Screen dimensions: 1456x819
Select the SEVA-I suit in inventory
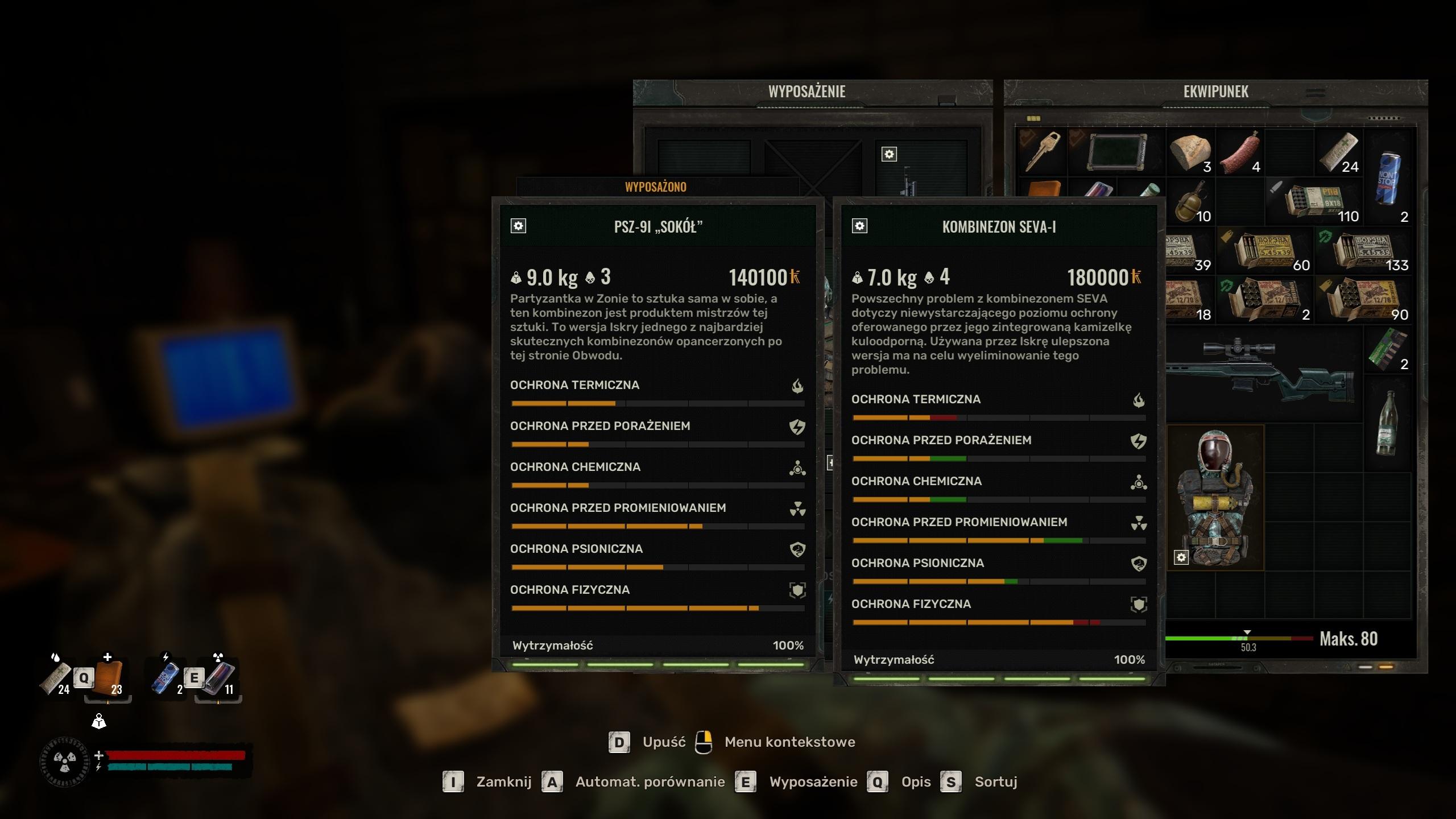[1215, 498]
